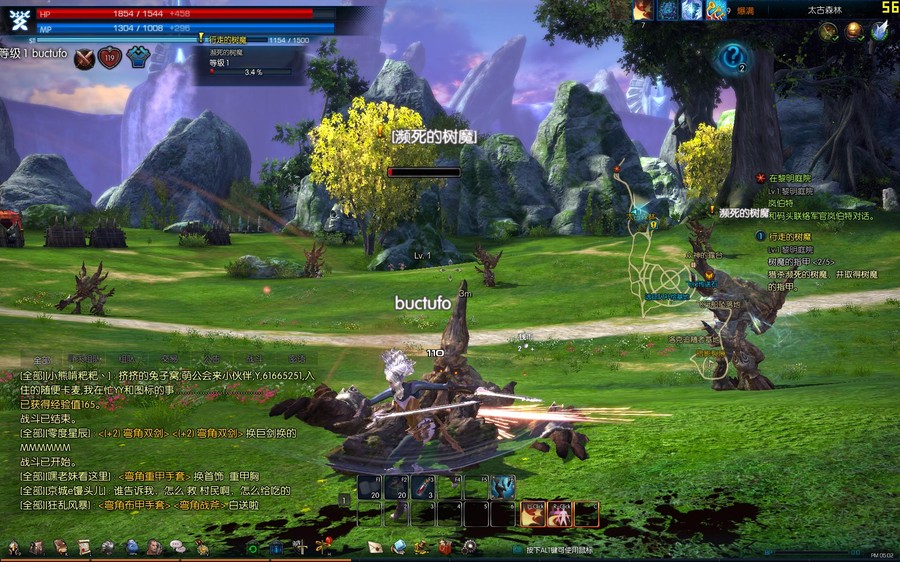
Task: Click the blue wing icon near minimap
Action: point(879,31)
